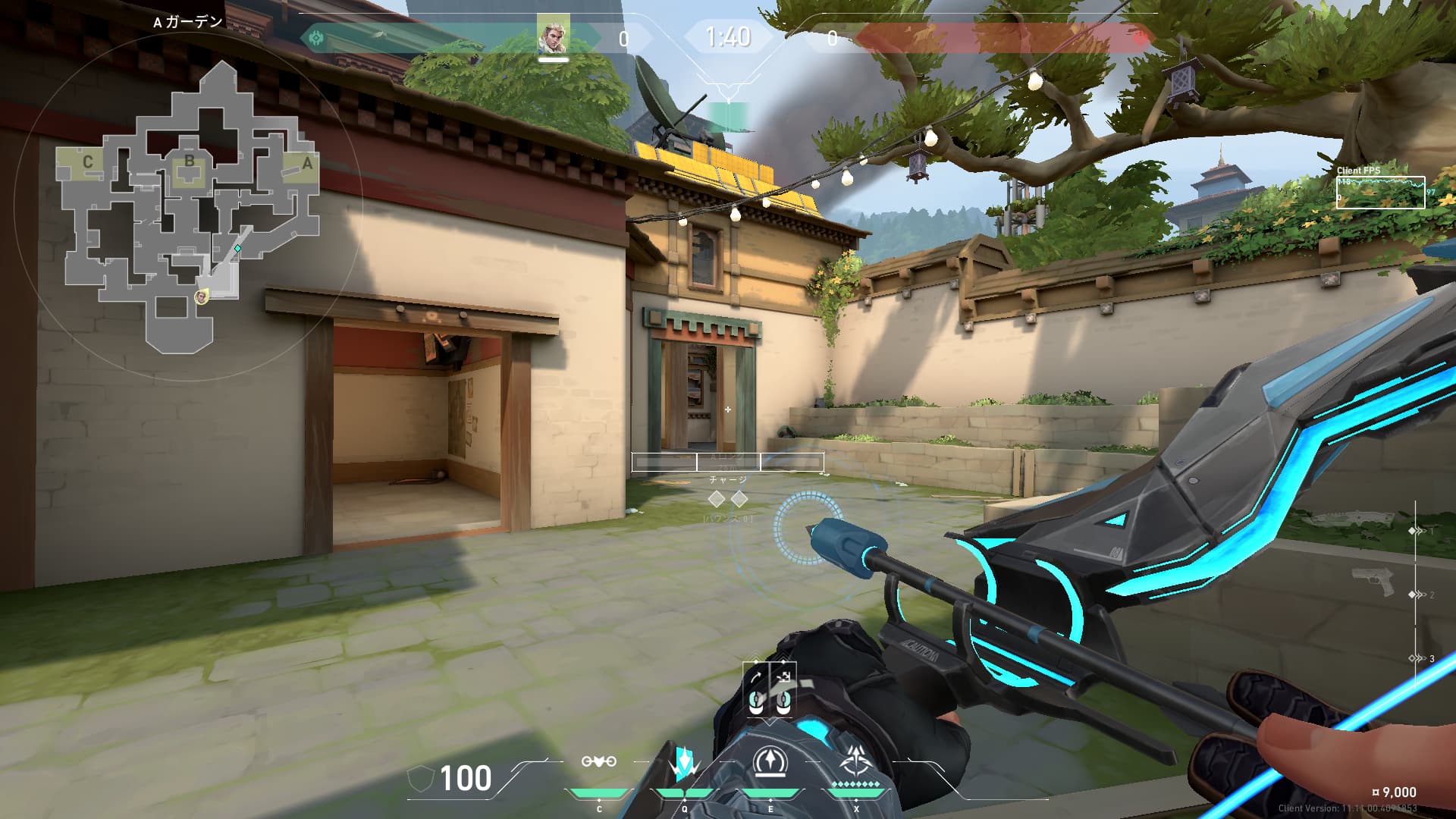Click the C site marker on minimap
Image resolution: width=1456 pixels, height=819 pixels.
(x=88, y=162)
